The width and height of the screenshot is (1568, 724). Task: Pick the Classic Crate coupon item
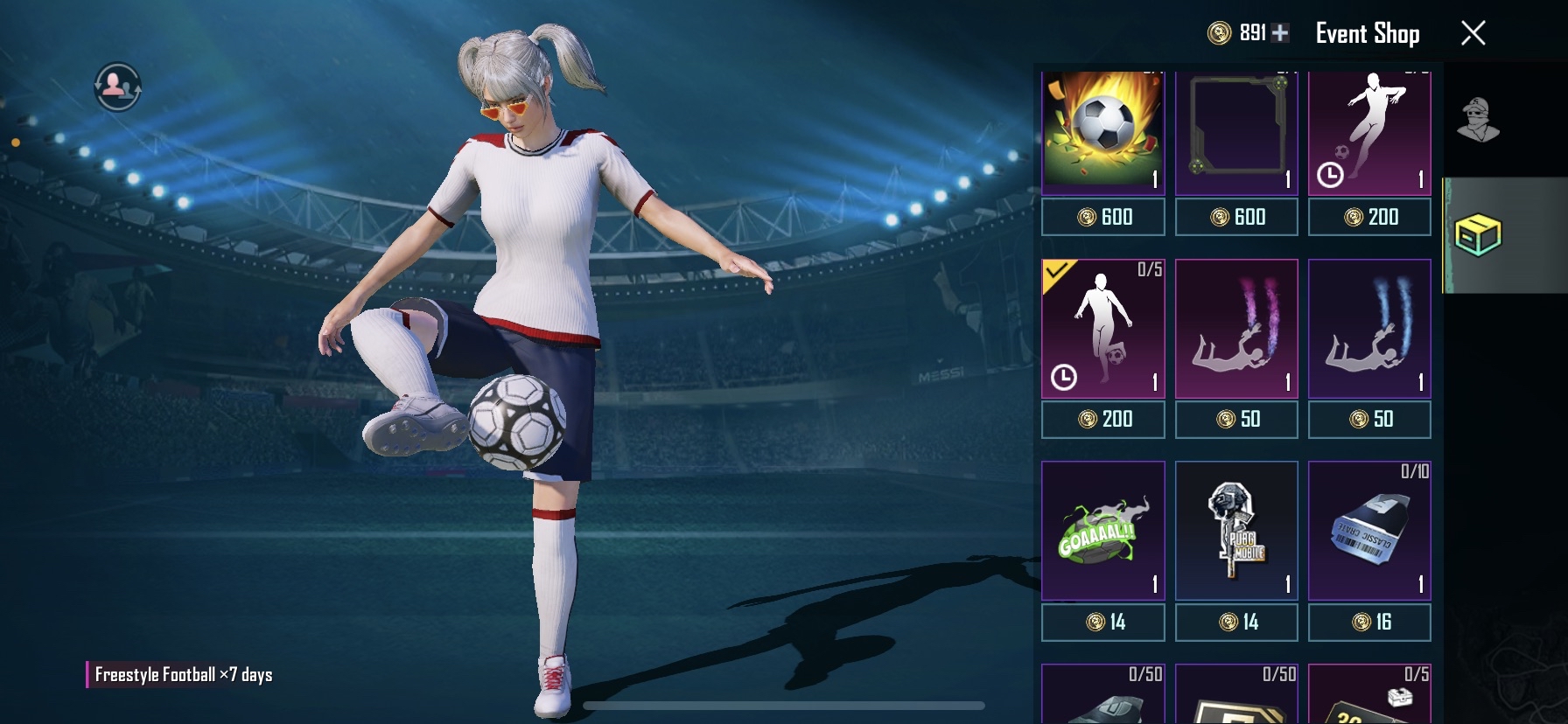(x=1369, y=532)
